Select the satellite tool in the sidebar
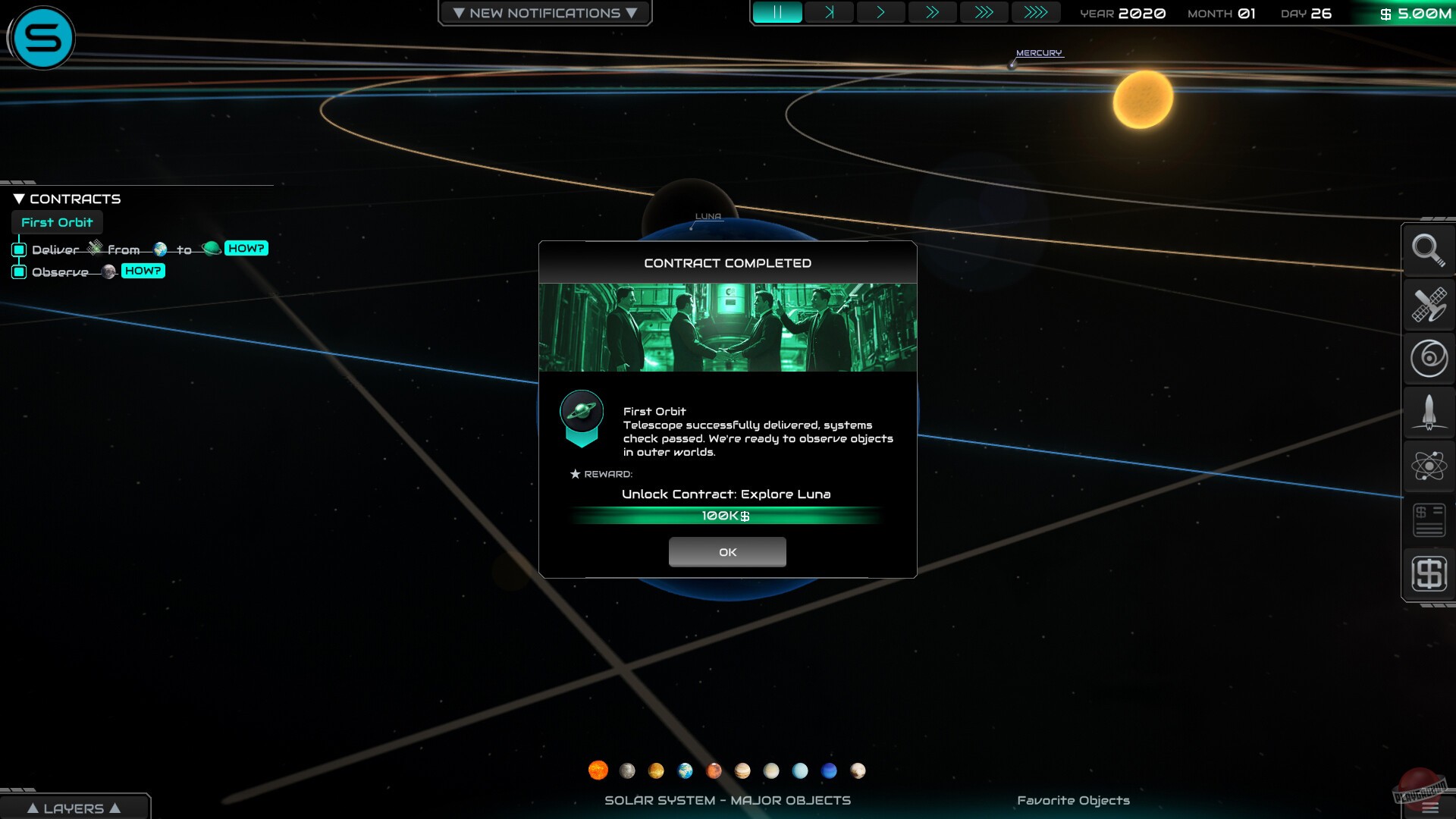 point(1429,306)
